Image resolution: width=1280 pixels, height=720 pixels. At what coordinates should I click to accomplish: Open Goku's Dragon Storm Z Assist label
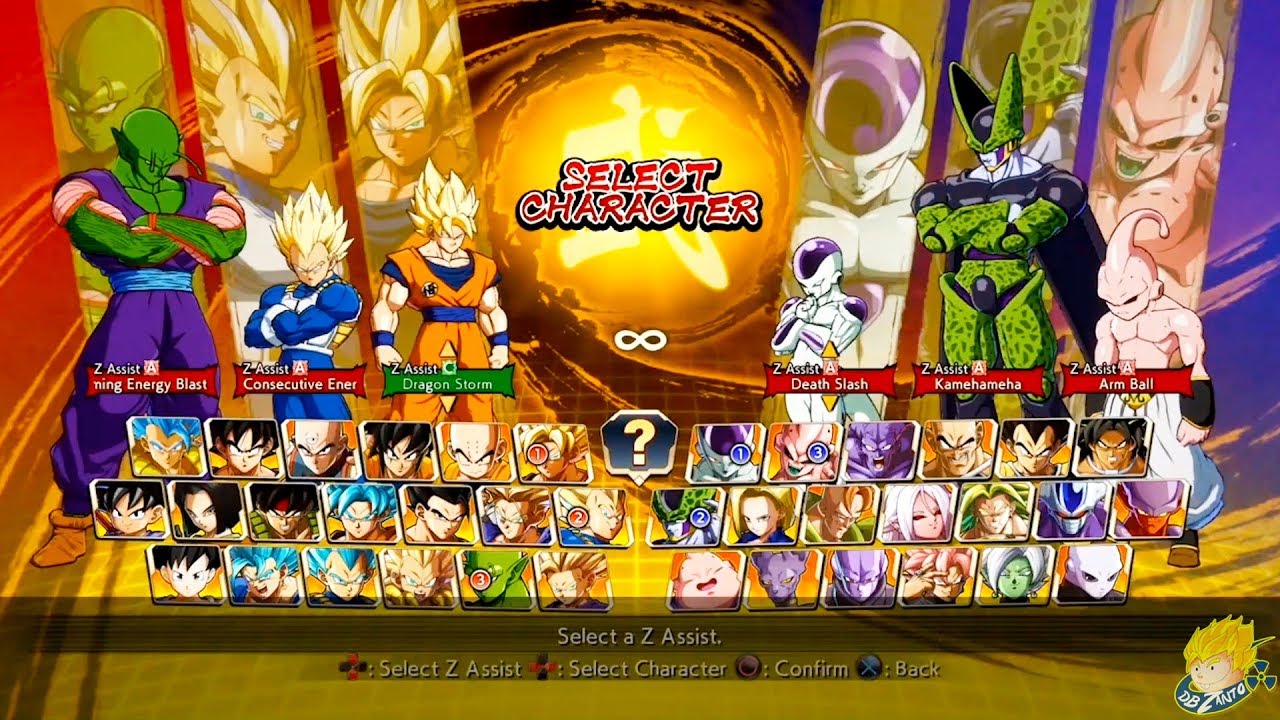tap(443, 382)
